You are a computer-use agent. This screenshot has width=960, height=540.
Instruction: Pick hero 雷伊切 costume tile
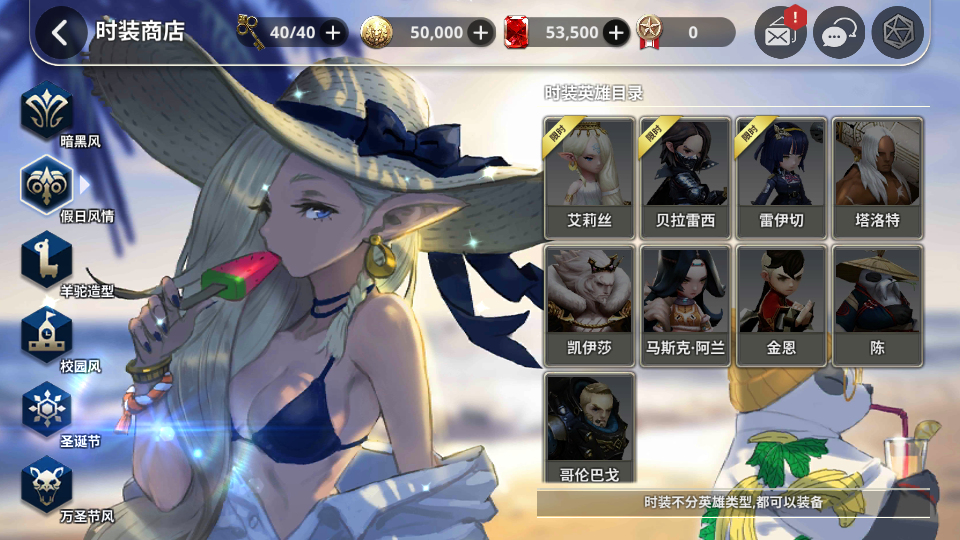782,177
